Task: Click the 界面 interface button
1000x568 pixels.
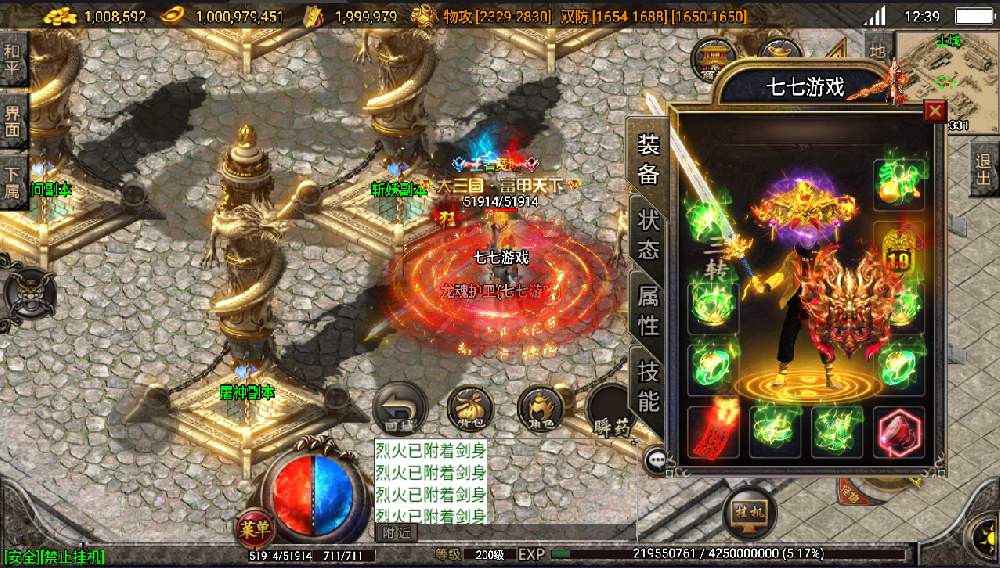Action: coord(13,120)
